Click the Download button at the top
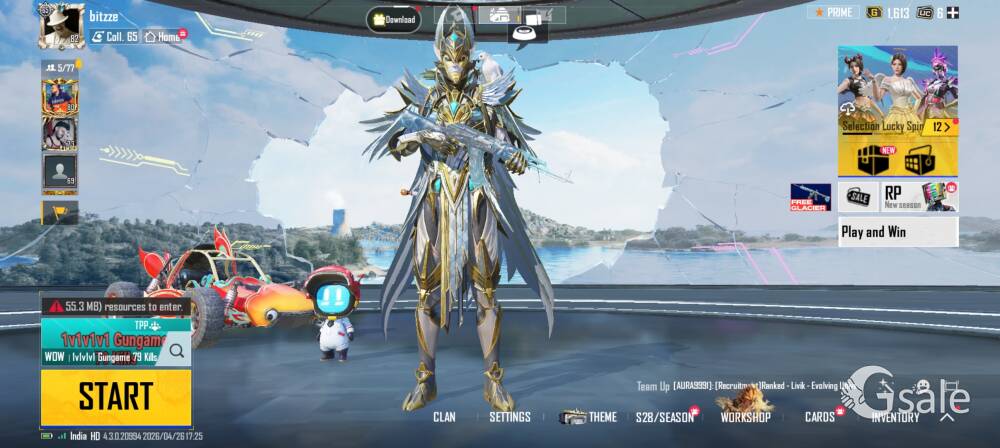The image size is (1000, 448). [393, 19]
